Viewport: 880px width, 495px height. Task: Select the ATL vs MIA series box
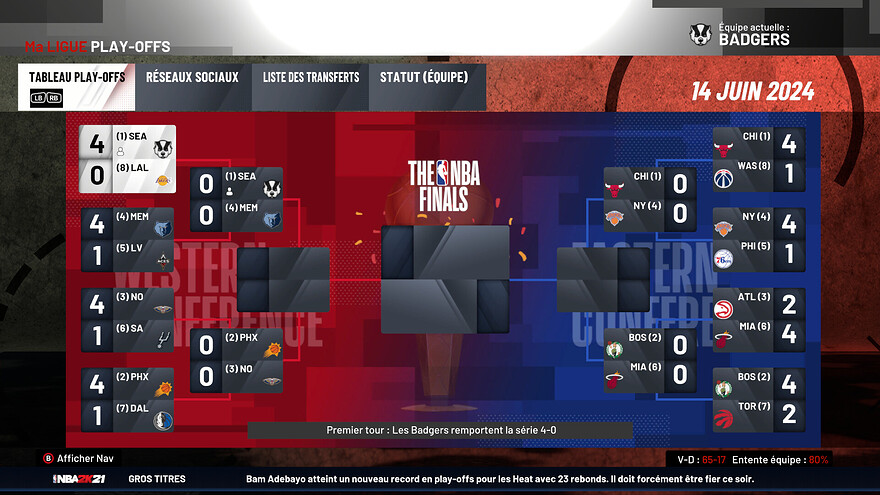(759, 321)
